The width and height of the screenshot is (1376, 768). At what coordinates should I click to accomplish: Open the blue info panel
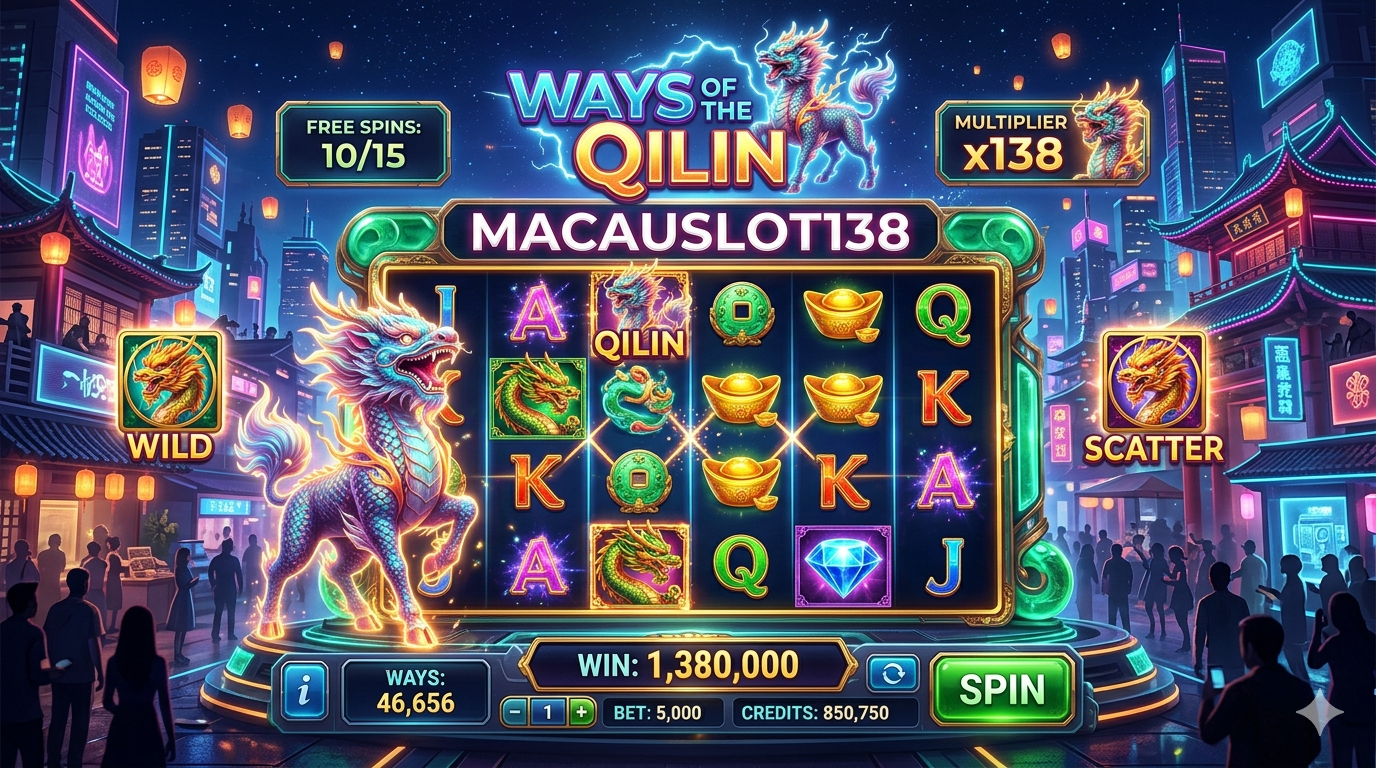[304, 690]
